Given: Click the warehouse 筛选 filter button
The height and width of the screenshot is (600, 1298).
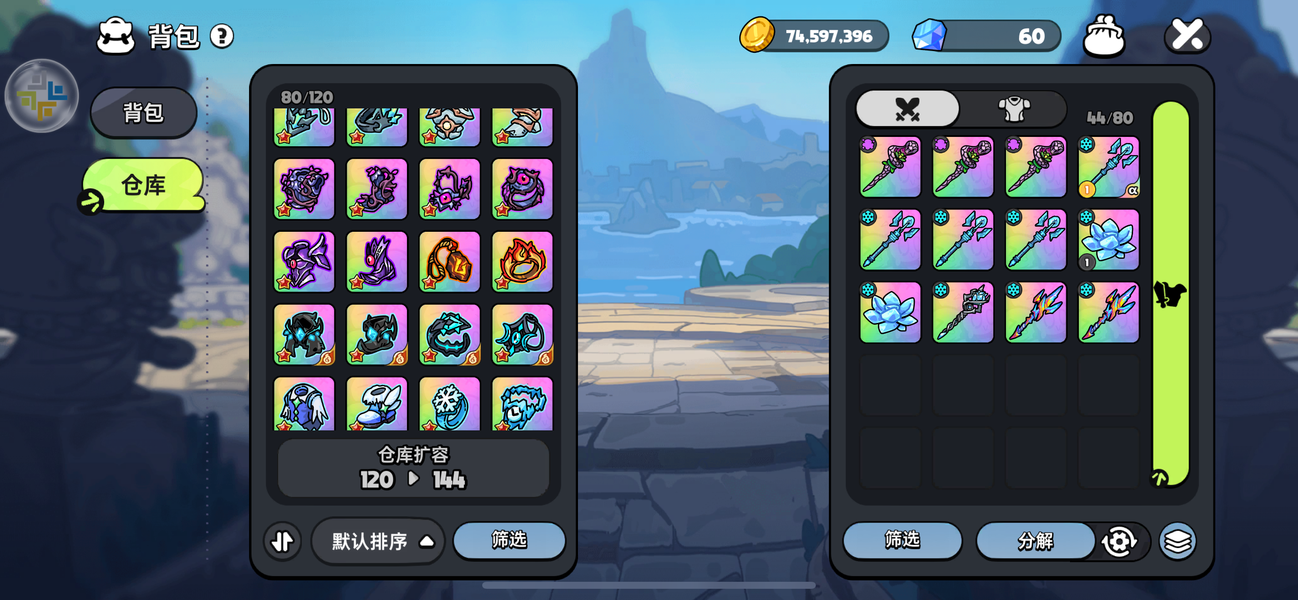Looking at the screenshot, I should tap(509, 540).
